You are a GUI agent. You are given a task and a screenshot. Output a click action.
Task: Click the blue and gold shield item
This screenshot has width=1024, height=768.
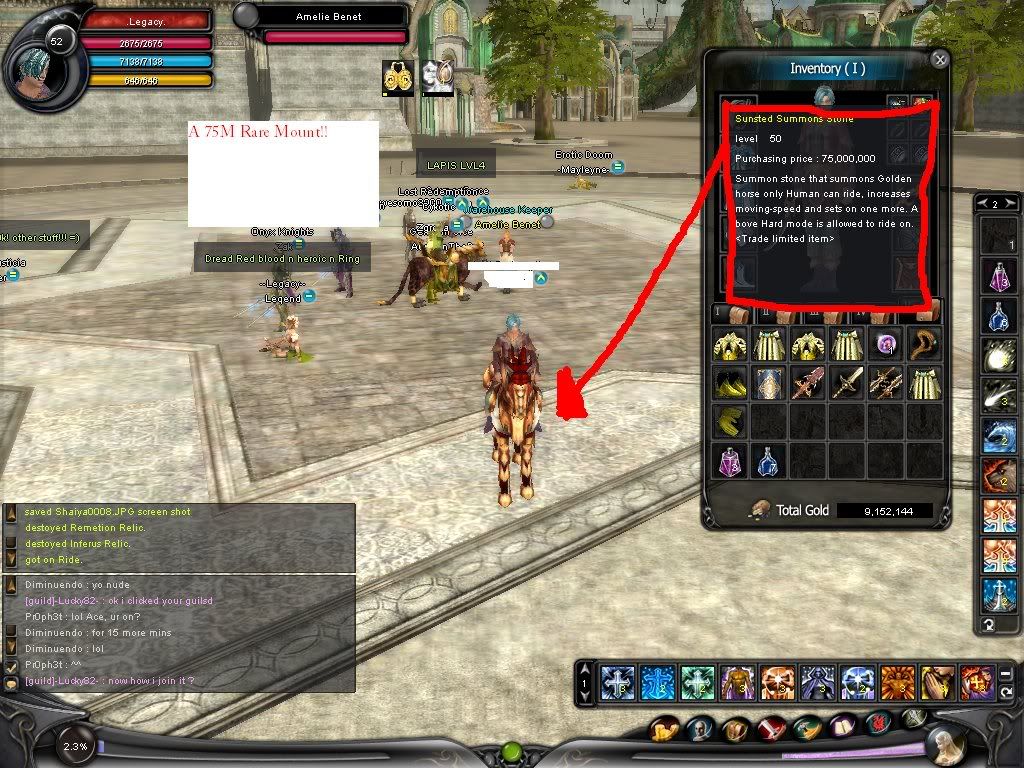tap(770, 383)
